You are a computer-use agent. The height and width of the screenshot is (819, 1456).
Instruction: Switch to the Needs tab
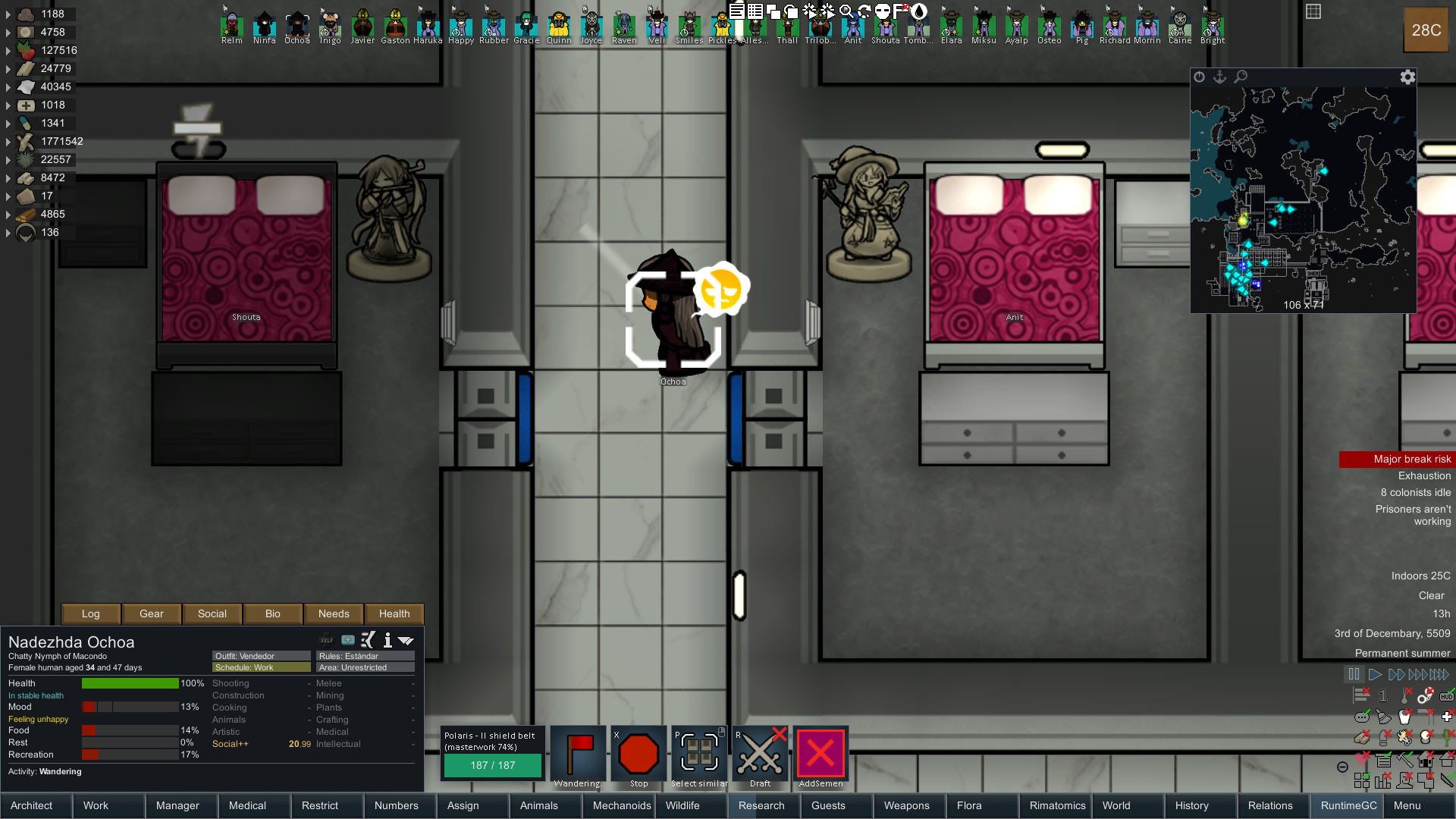[334, 613]
